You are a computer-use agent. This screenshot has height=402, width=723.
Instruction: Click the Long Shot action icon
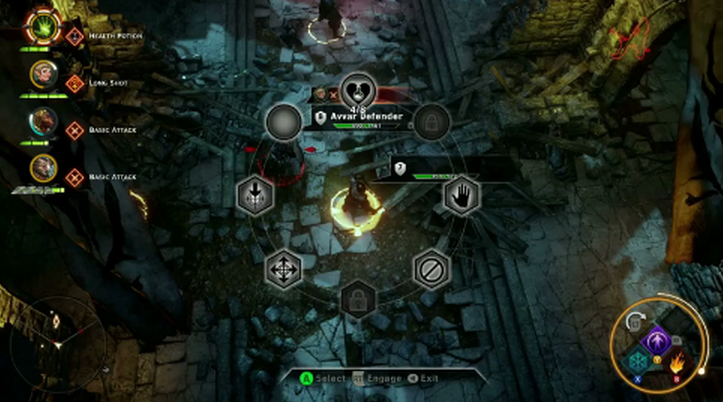[x=74, y=82]
